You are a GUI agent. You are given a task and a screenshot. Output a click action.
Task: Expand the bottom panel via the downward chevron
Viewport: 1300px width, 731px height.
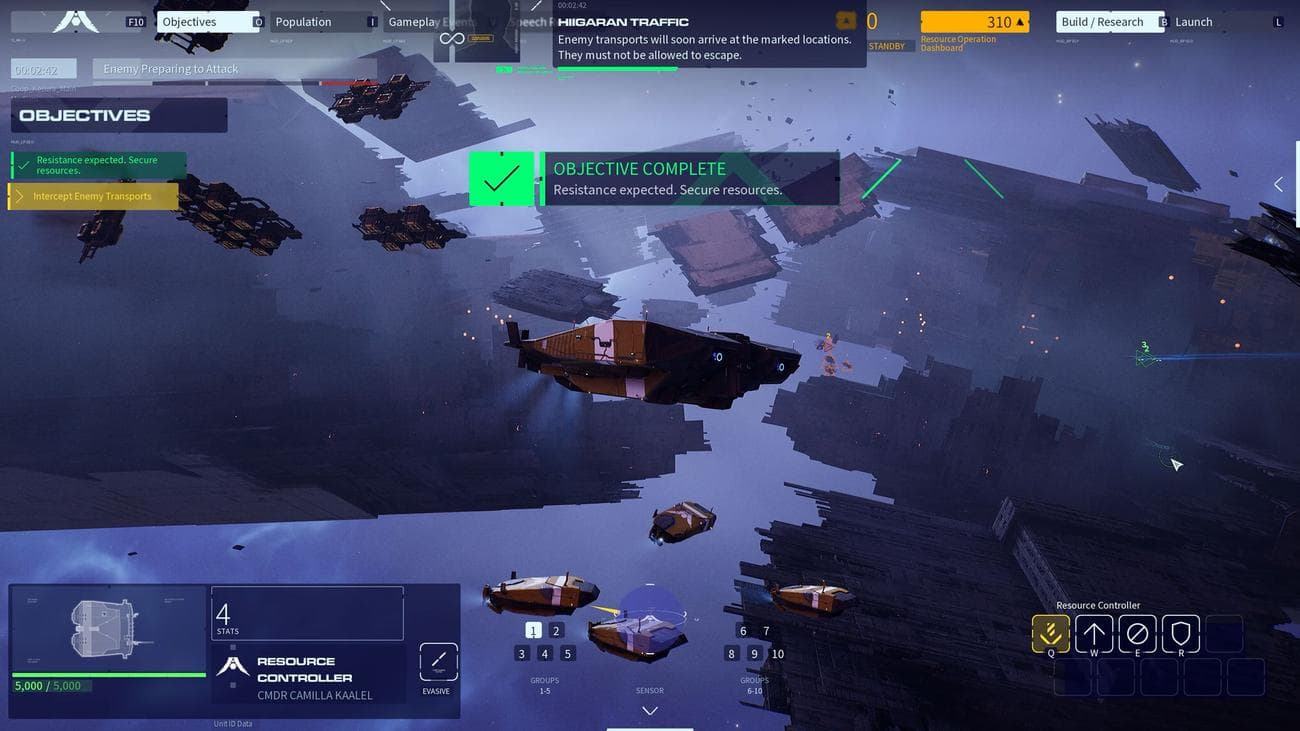click(x=649, y=710)
